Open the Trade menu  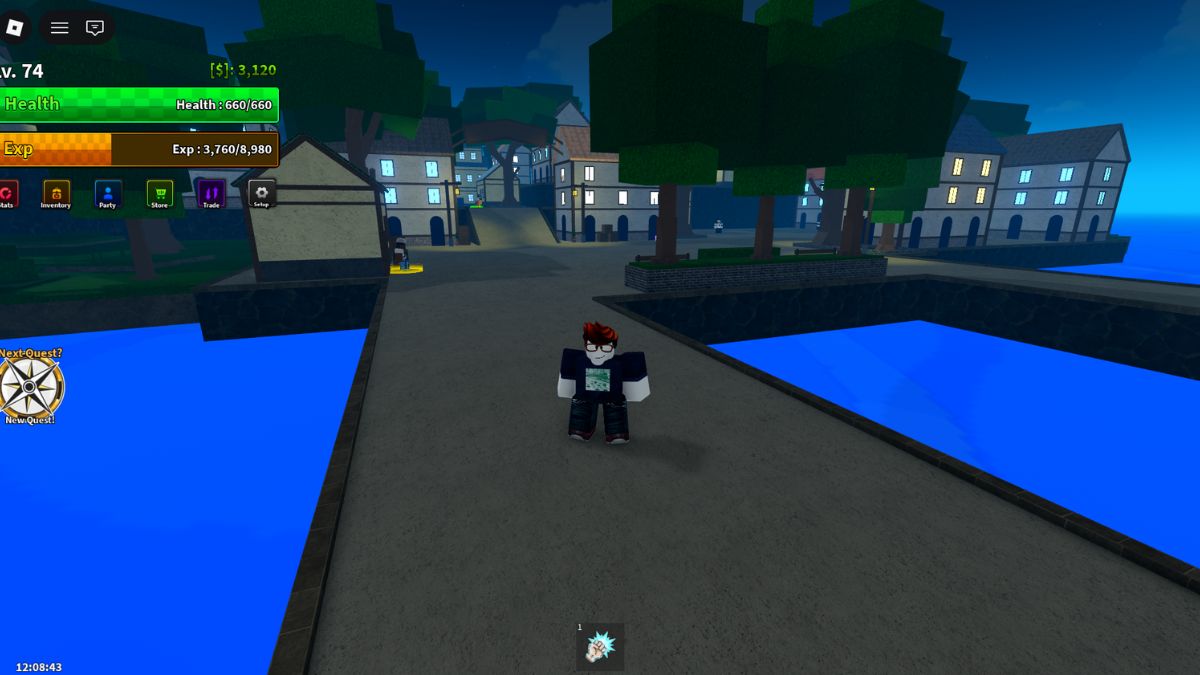pyautogui.click(x=211, y=193)
